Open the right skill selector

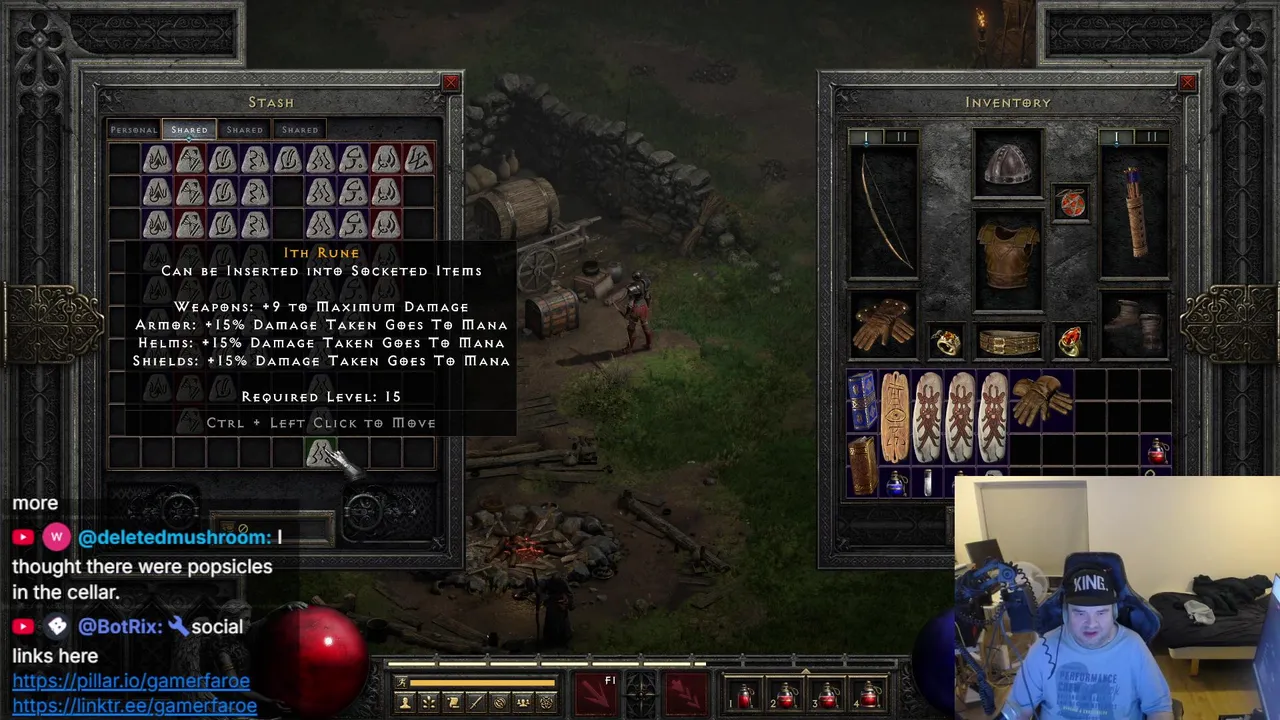[685, 693]
